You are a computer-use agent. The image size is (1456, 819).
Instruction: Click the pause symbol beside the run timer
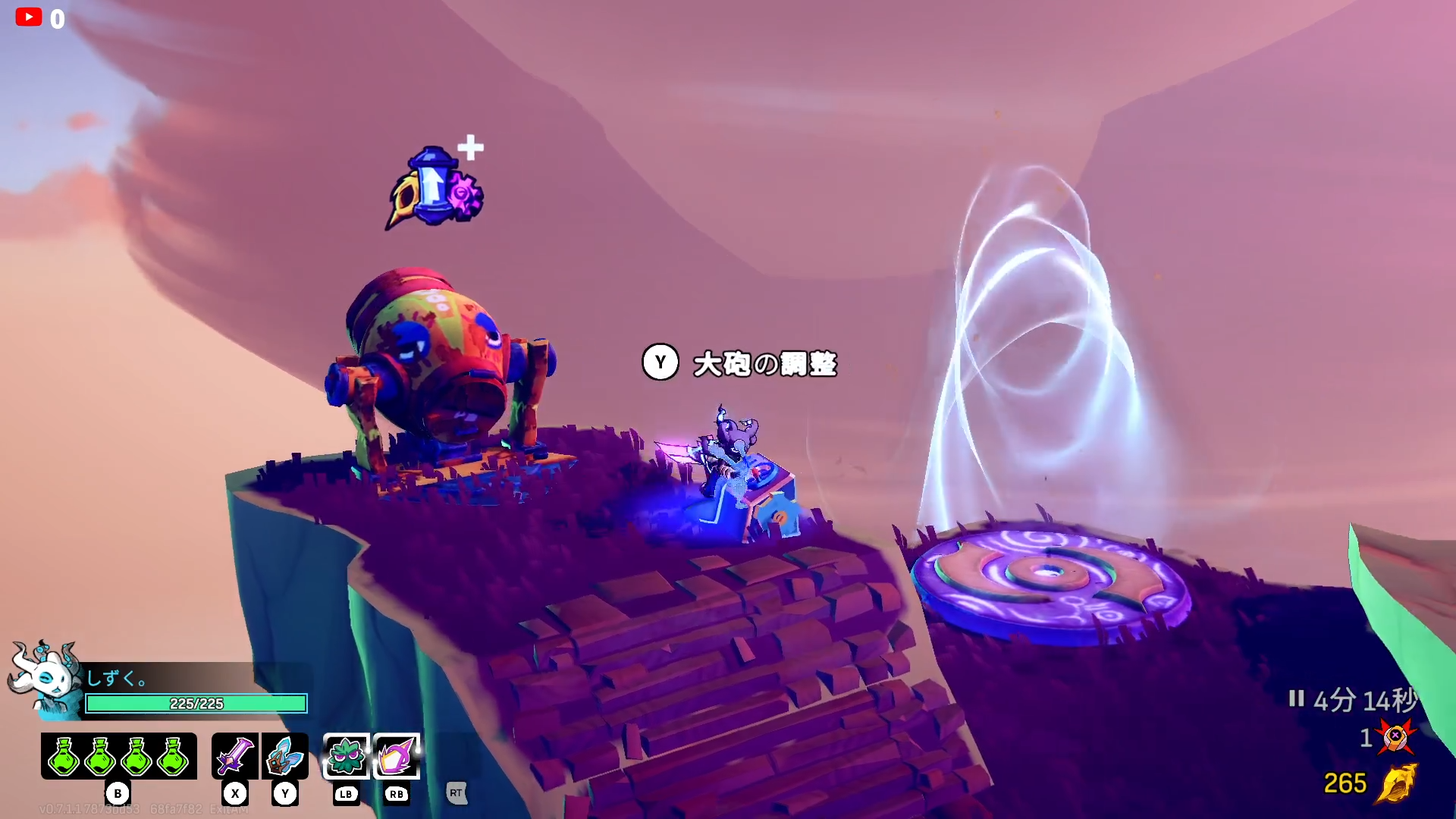pos(1296,698)
